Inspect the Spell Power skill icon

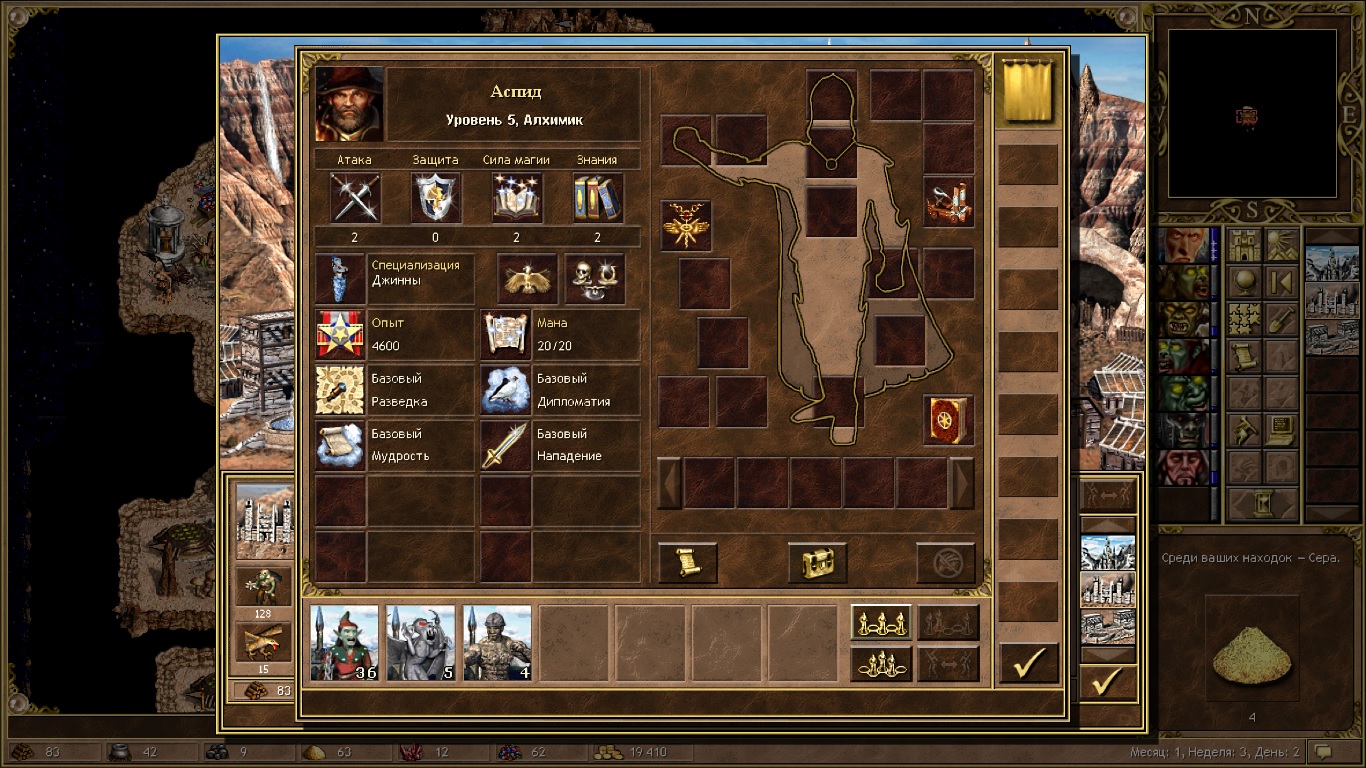(x=517, y=197)
